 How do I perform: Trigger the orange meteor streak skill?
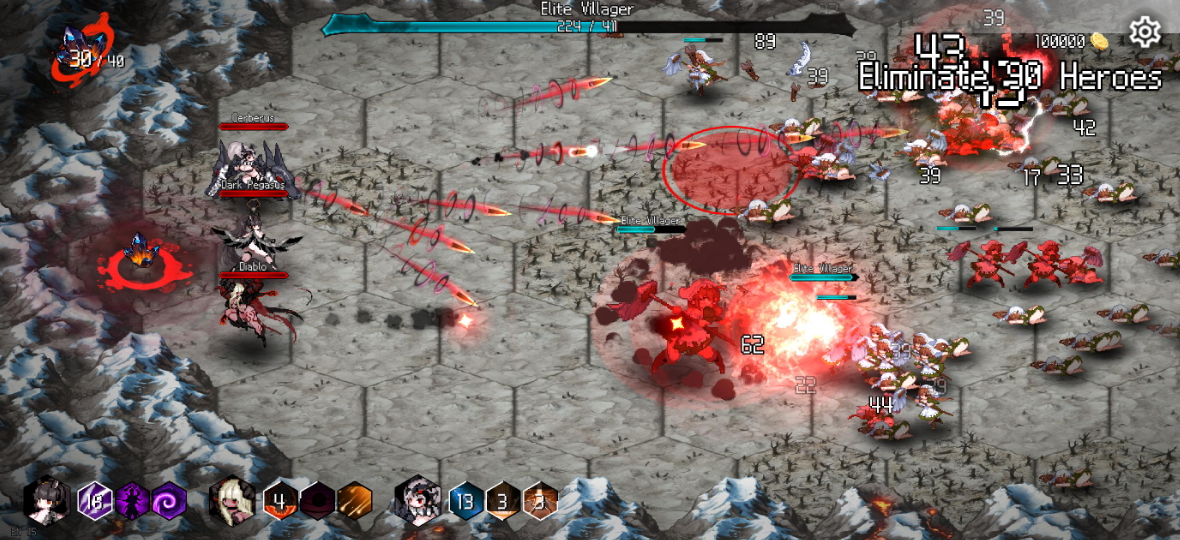point(354,499)
